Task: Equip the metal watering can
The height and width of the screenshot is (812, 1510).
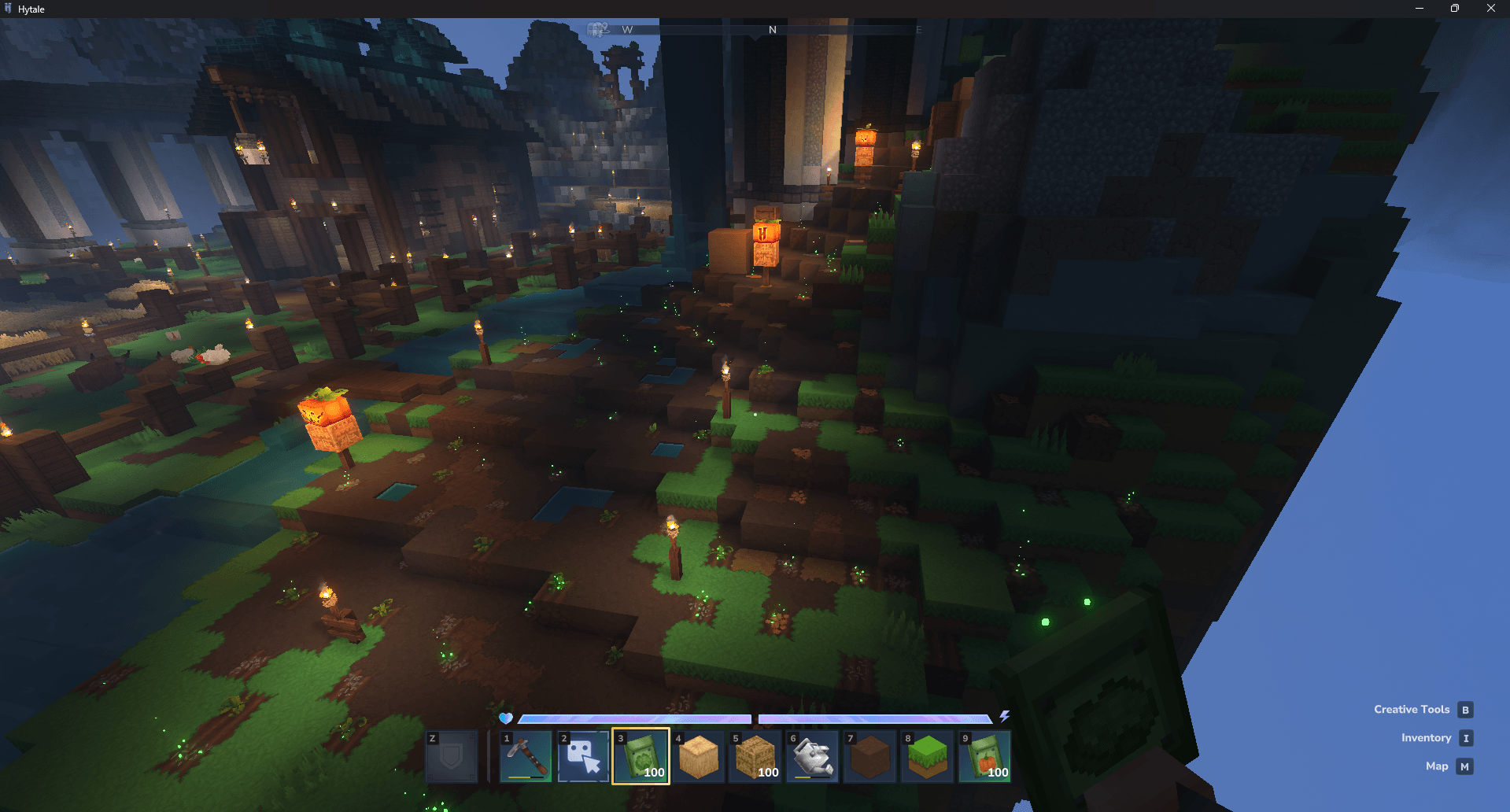Action: pyautogui.click(x=813, y=756)
